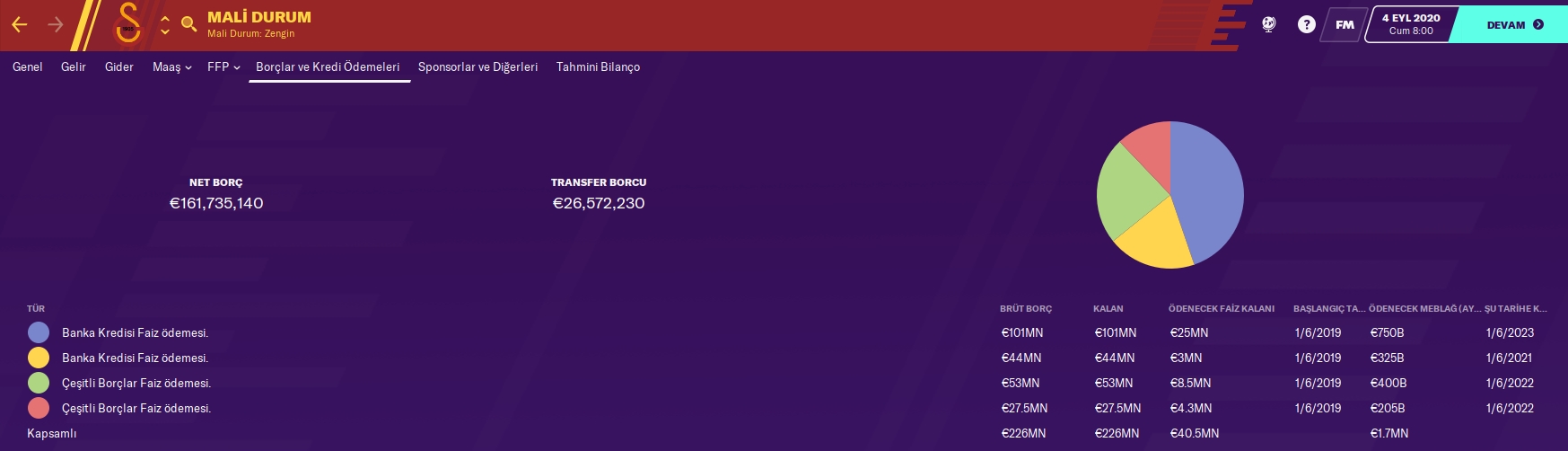Sort the table by BRÜT BORÇ column
1568x451 pixels.
[1026, 309]
